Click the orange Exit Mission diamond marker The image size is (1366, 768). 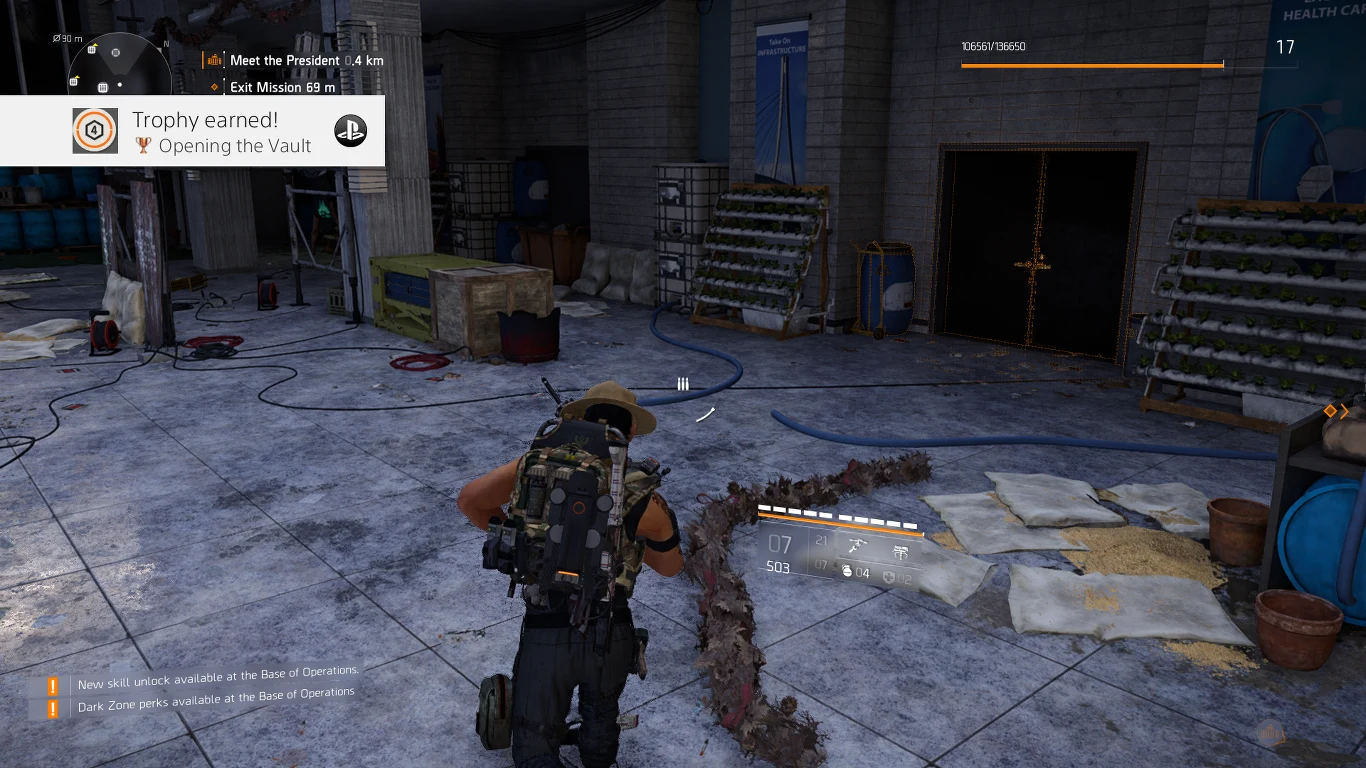point(214,87)
